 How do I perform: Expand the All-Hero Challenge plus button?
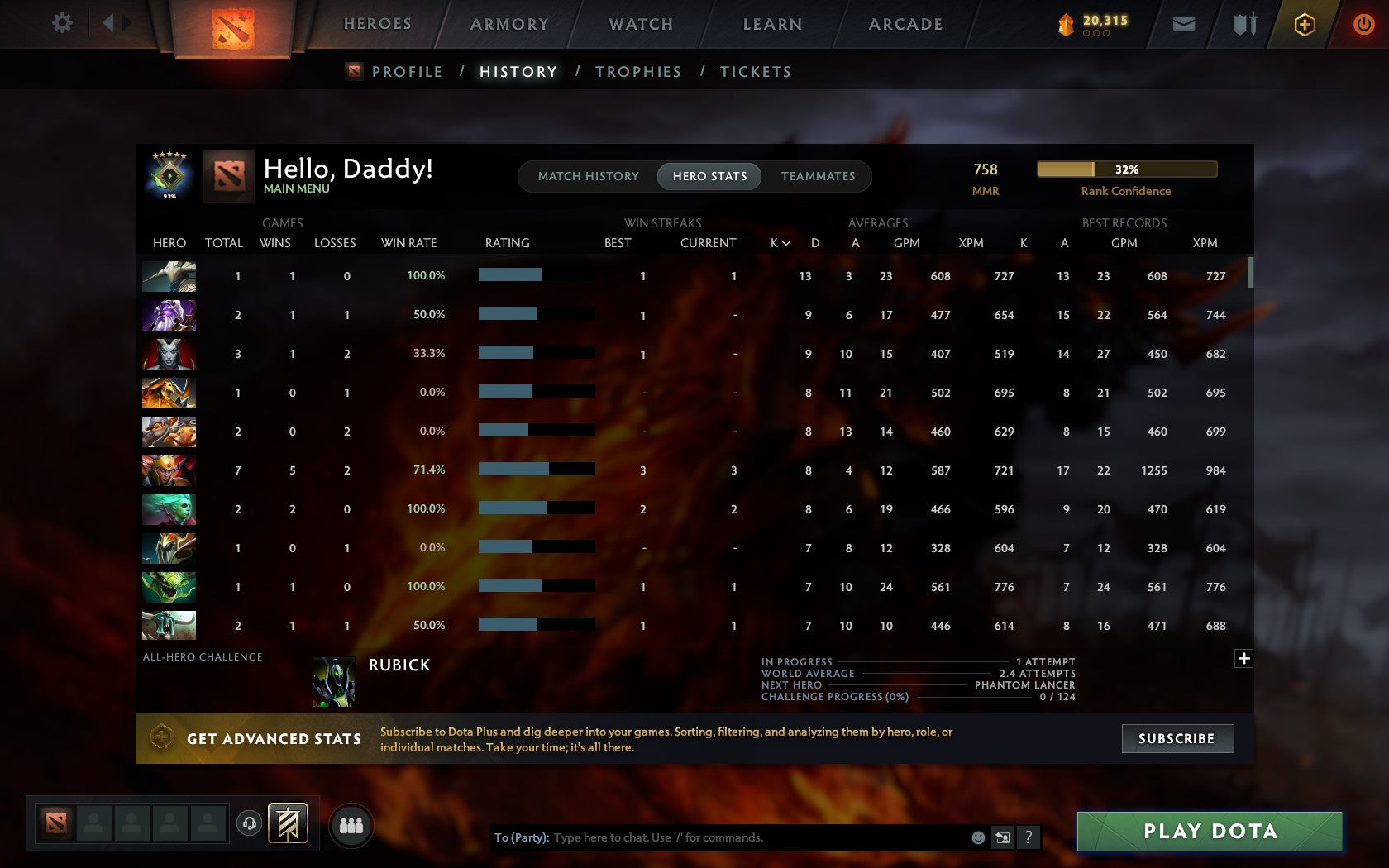click(x=1243, y=658)
